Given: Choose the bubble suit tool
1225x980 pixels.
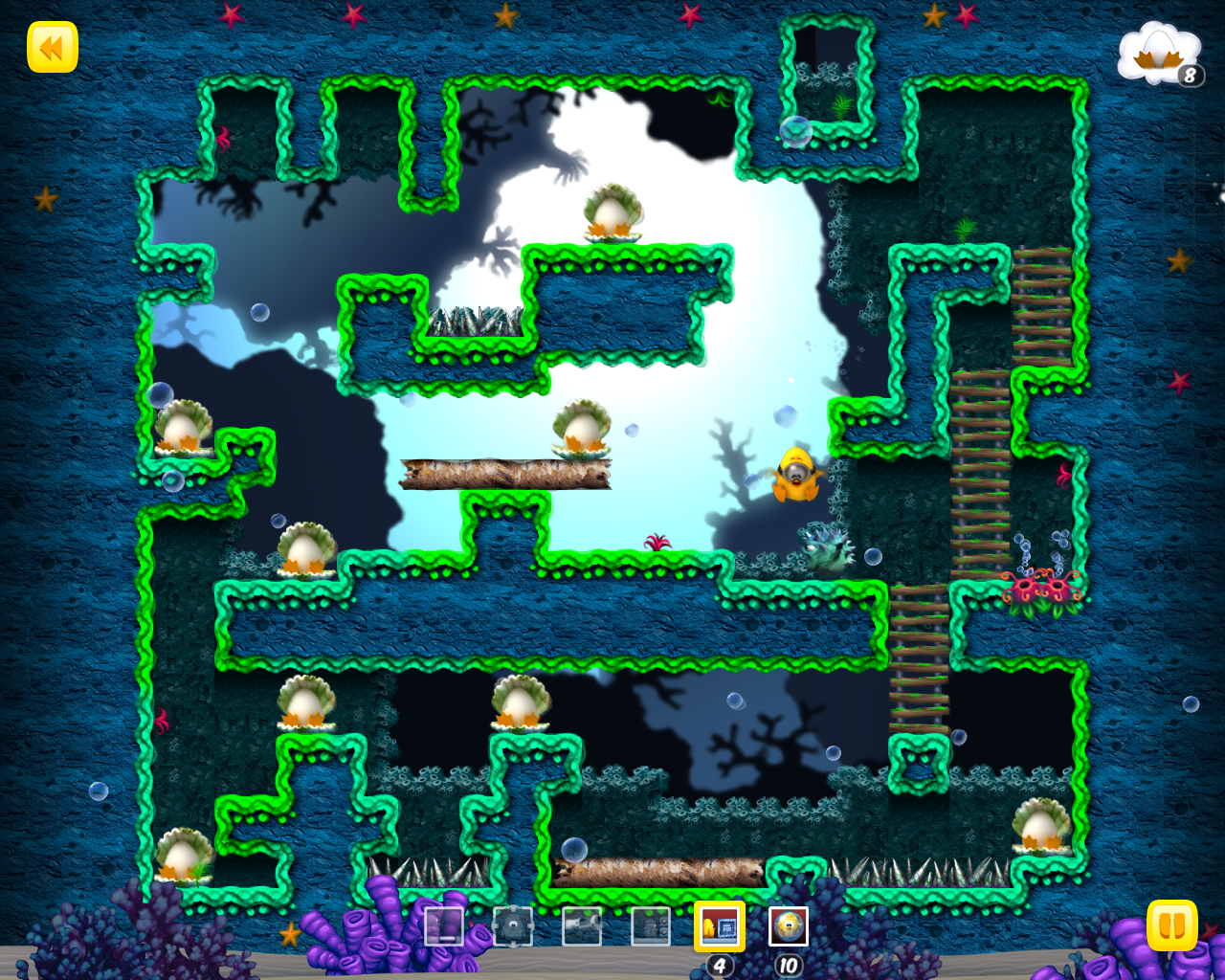Looking at the screenshot, I should (789, 926).
